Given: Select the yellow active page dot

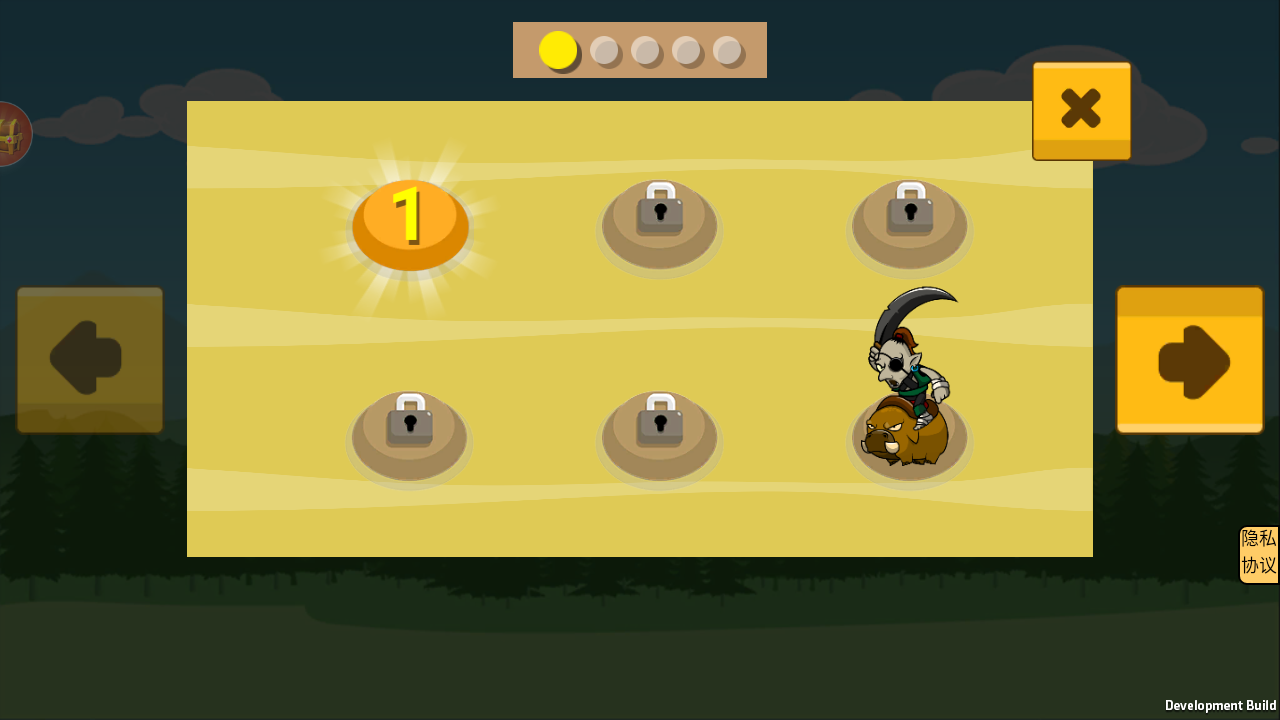Looking at the screenshot, I should point(558,50).
